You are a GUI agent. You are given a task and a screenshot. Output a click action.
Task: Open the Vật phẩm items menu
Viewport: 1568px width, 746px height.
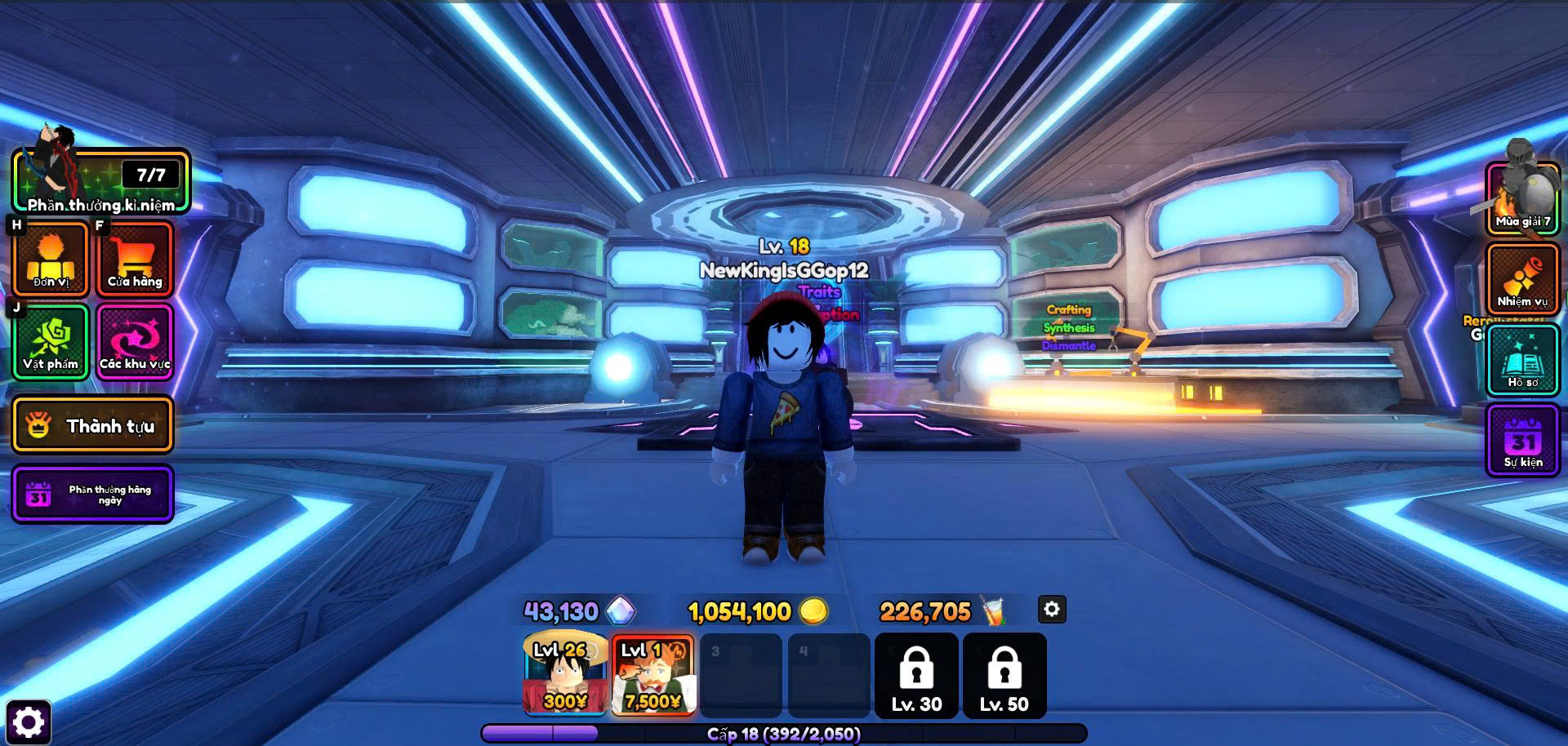pos(51,342)
